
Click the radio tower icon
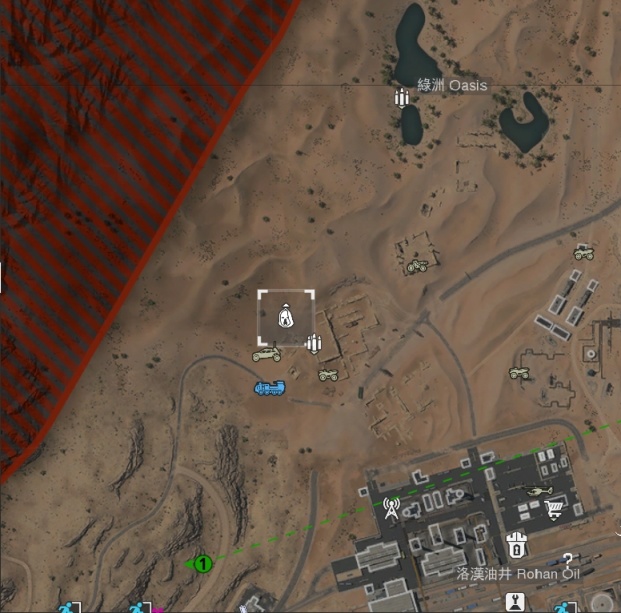(391, 508)
